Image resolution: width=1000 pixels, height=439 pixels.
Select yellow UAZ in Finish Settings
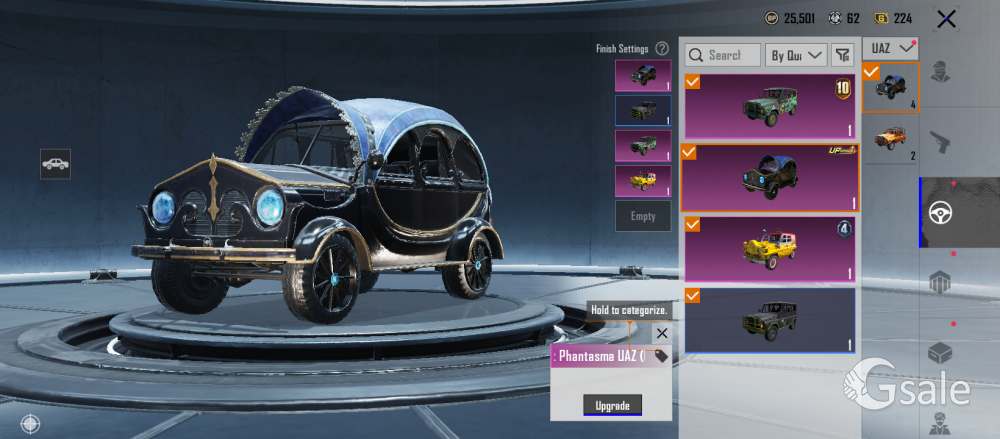pyautogui.click(x=643, y=180)
